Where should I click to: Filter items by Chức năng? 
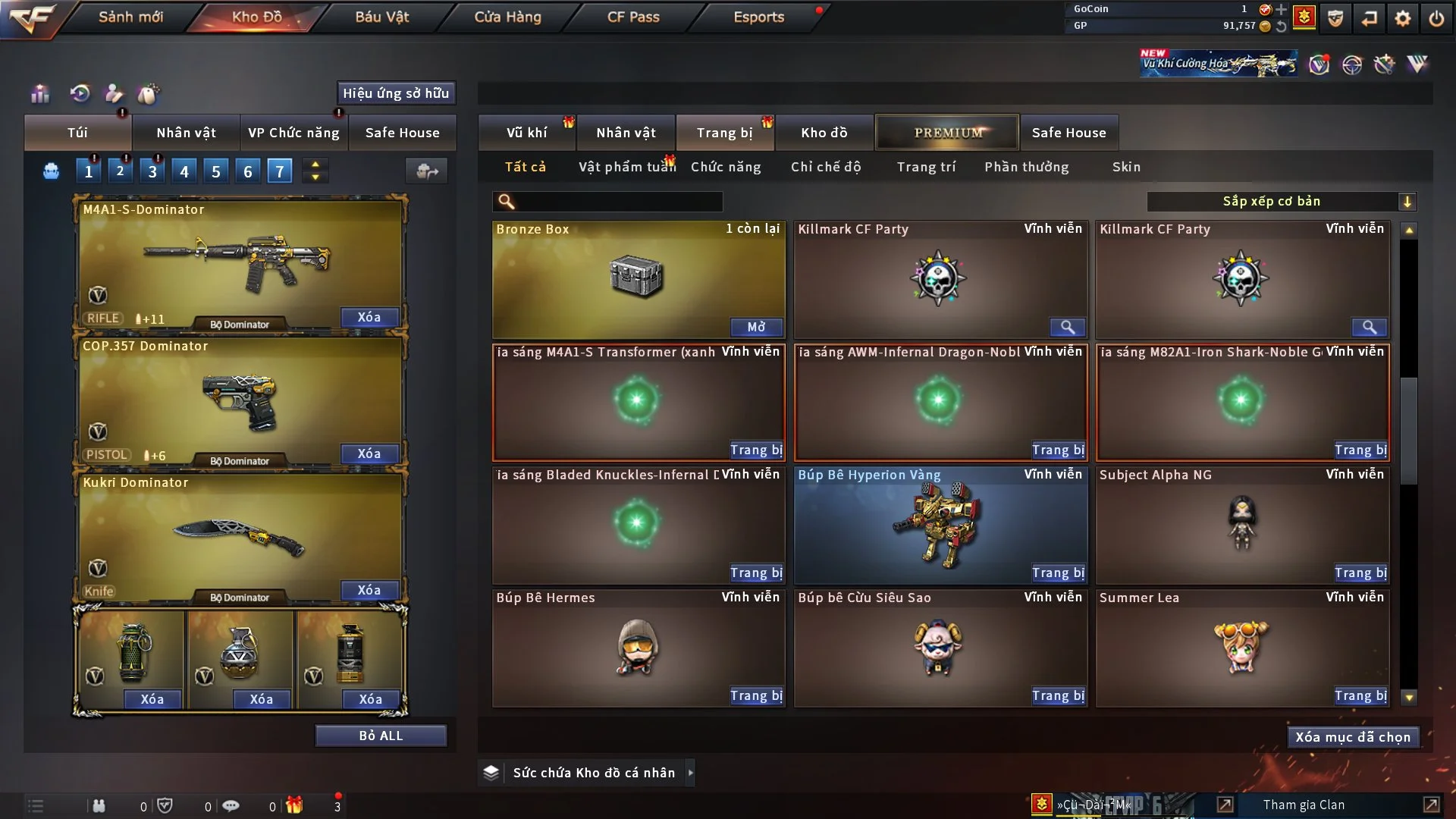pos(726,167)
